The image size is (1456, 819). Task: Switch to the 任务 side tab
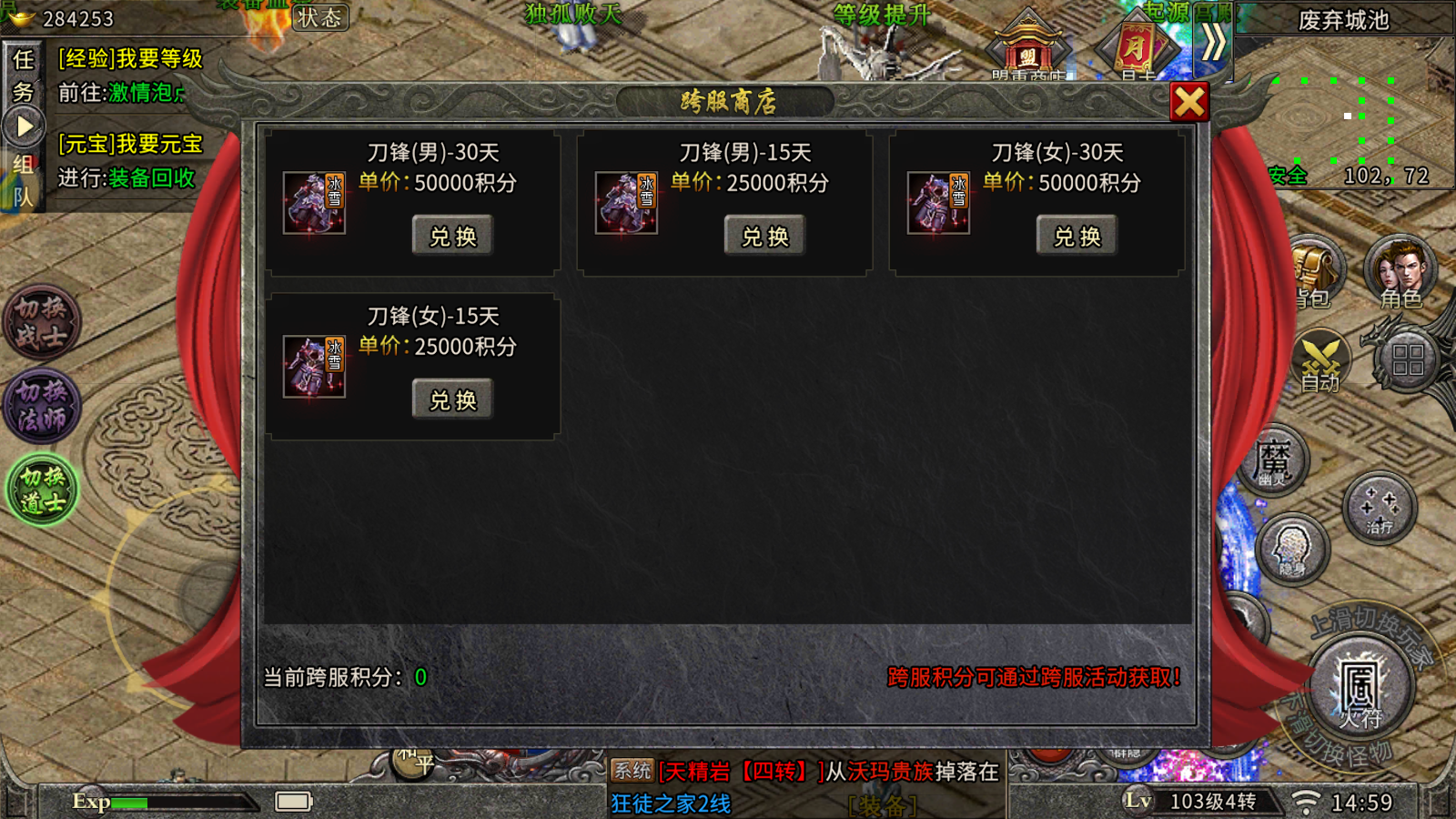pos(25,77)
